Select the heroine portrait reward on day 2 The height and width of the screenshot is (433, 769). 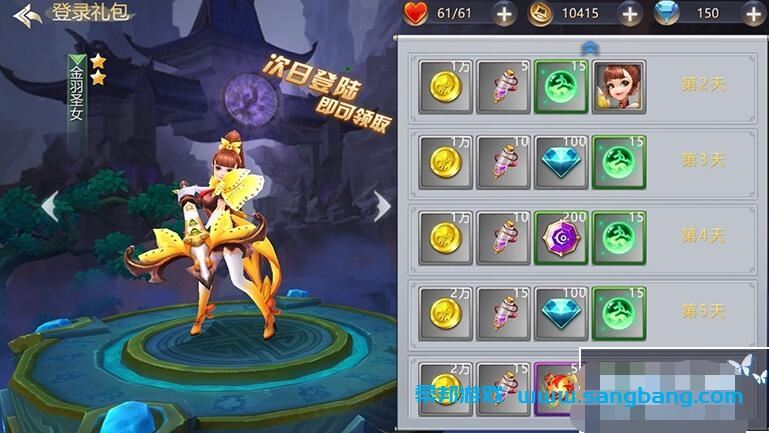pyautogui.click(x=618, y=86)
